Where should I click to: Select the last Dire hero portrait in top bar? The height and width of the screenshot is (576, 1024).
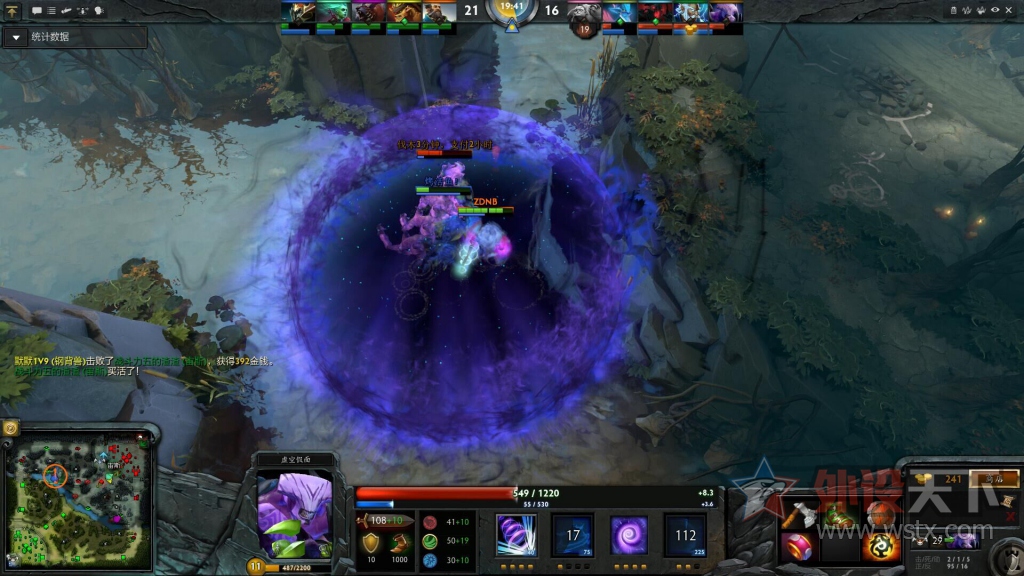727,13
